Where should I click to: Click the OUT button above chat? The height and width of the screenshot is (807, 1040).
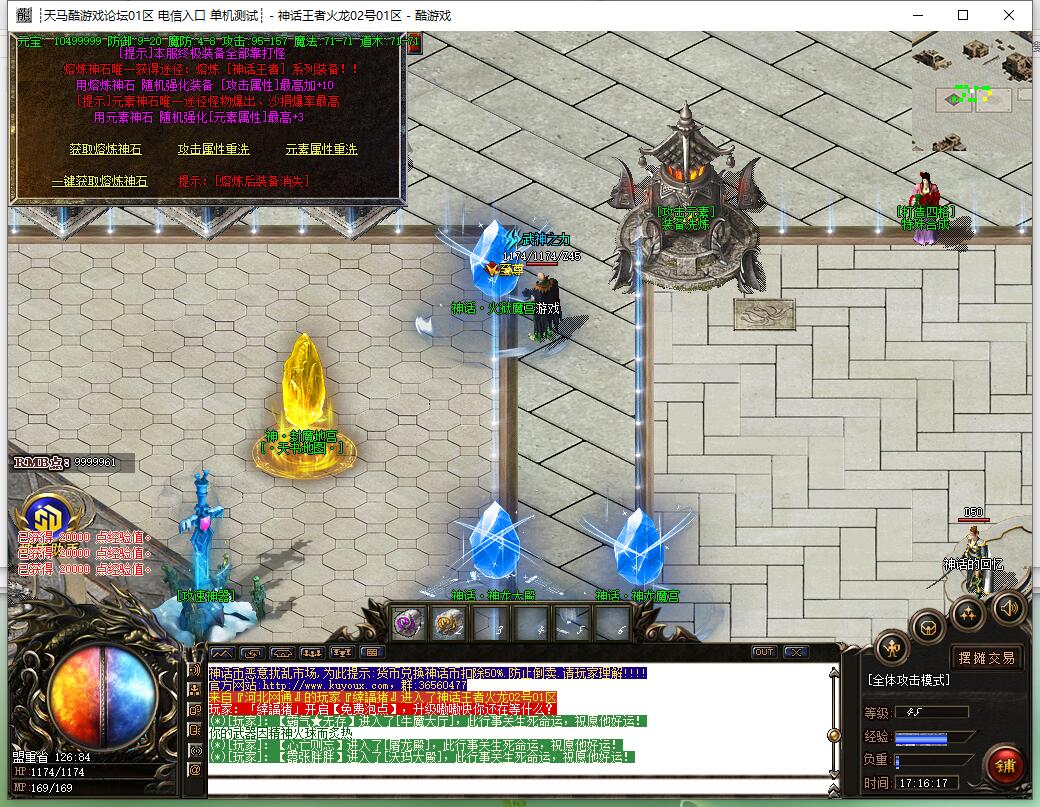pos(764,652)
